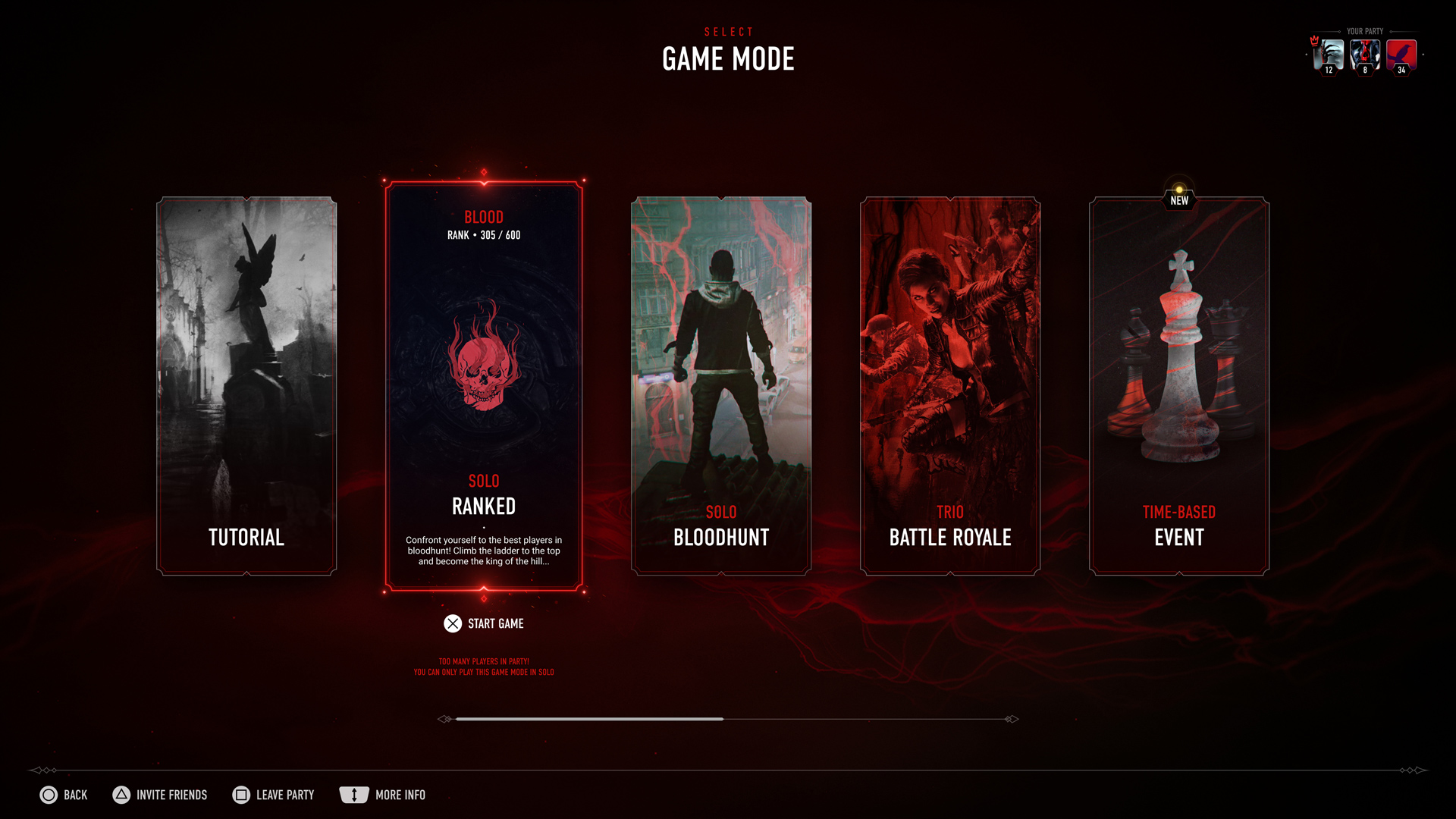1456x819 pixels.
Task: Select the party leader avatar with crown
Action: pyautogui.click(x=1329, y=55)
